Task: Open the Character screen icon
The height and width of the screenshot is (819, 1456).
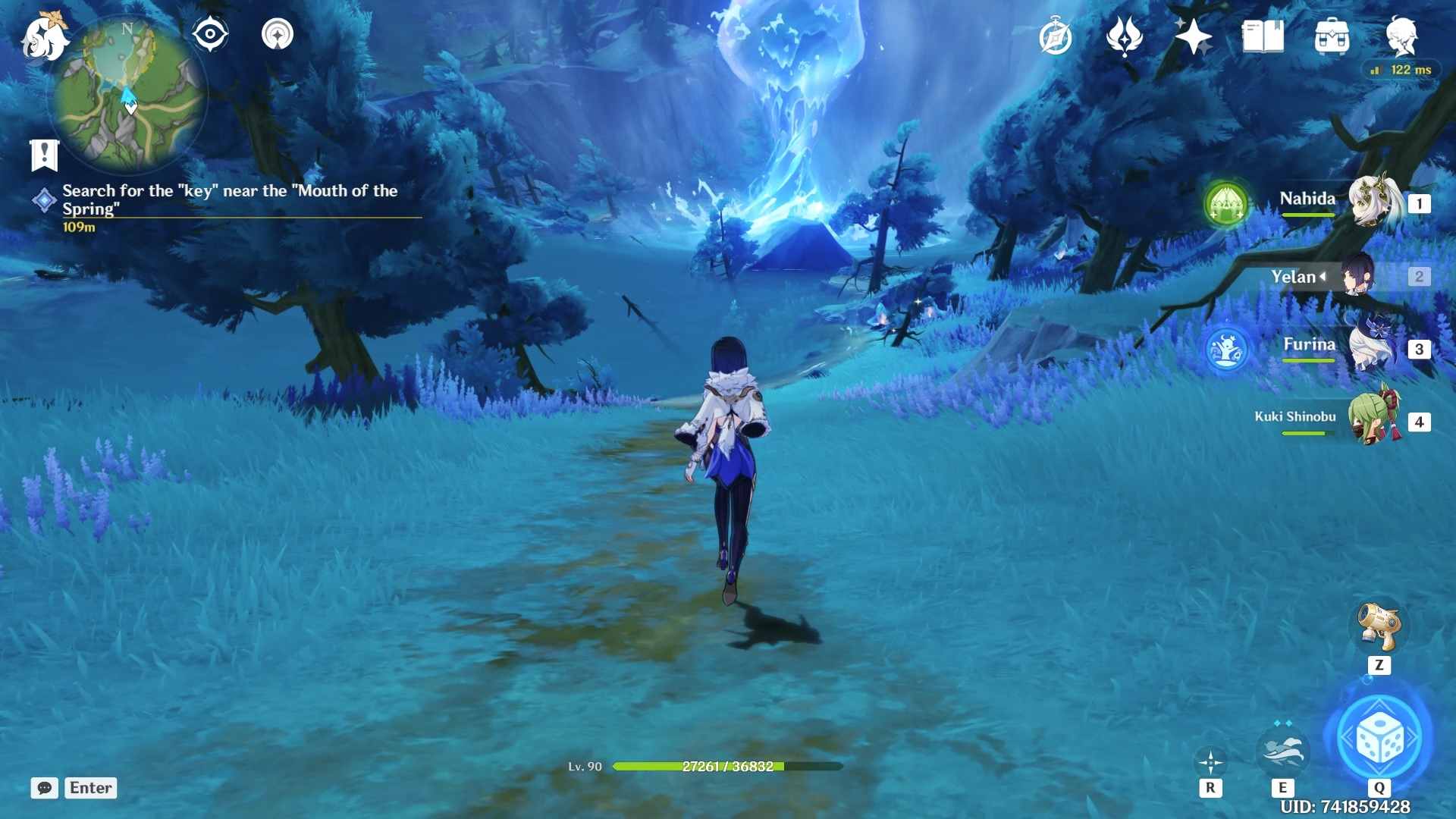Action: pyautogui.click(x=1404, y=36)
